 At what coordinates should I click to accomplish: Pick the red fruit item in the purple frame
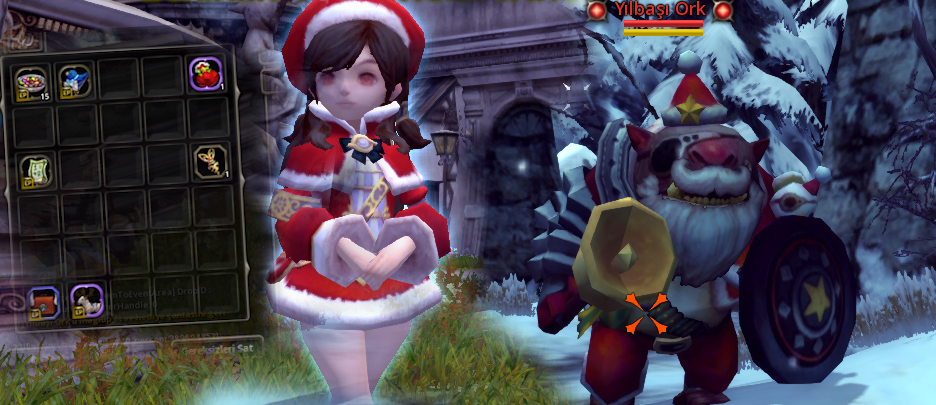click(x=207, y=76)
